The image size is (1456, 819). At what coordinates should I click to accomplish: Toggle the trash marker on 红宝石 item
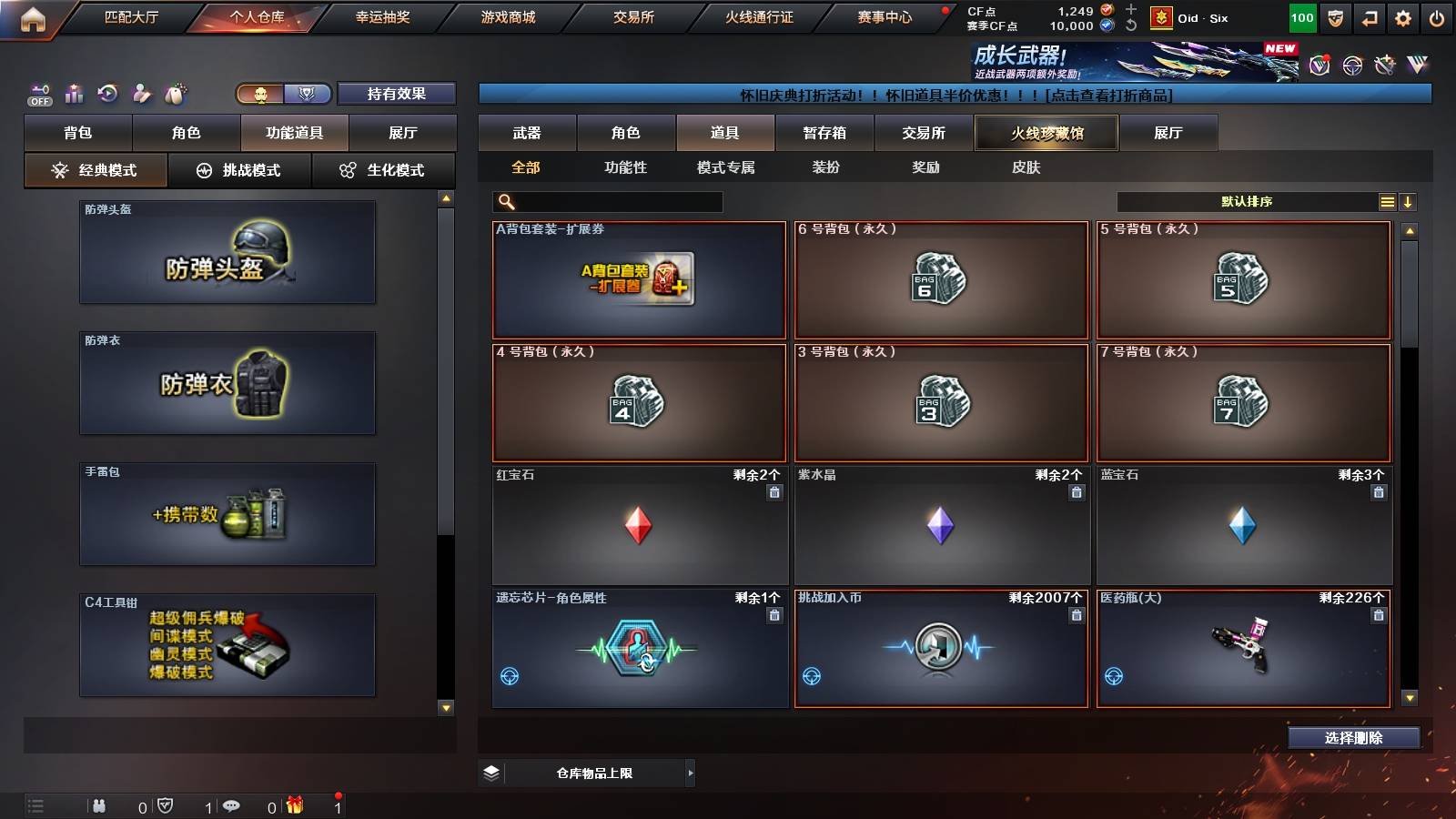click(x=773, y=491)
